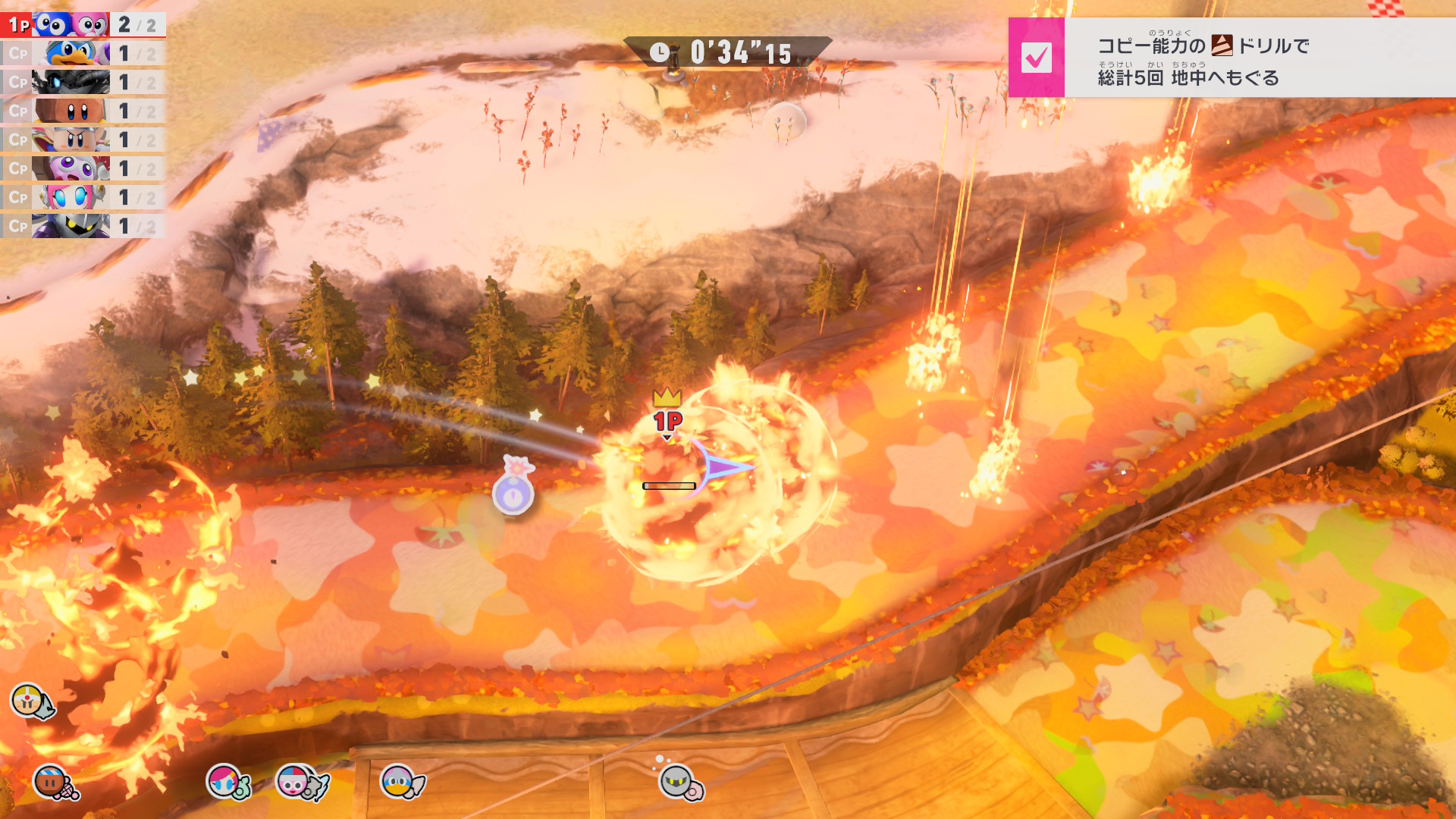Pick Knuckle Joe's row in the lap ranking
This screenshot has height=819, width=1456.
(82, 140)
